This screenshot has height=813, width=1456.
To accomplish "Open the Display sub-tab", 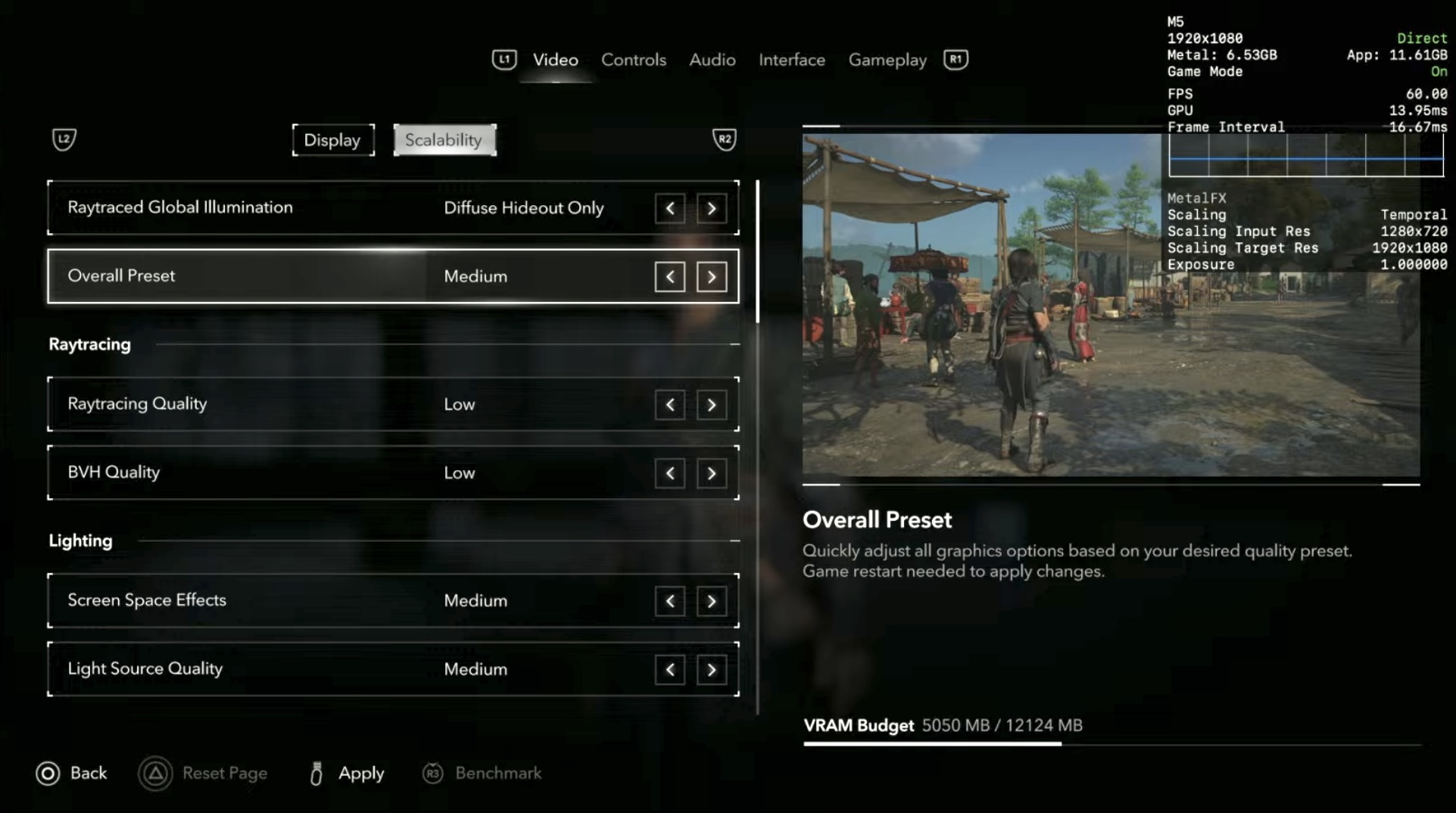I will pyautogui.click(x=332, y=140).
